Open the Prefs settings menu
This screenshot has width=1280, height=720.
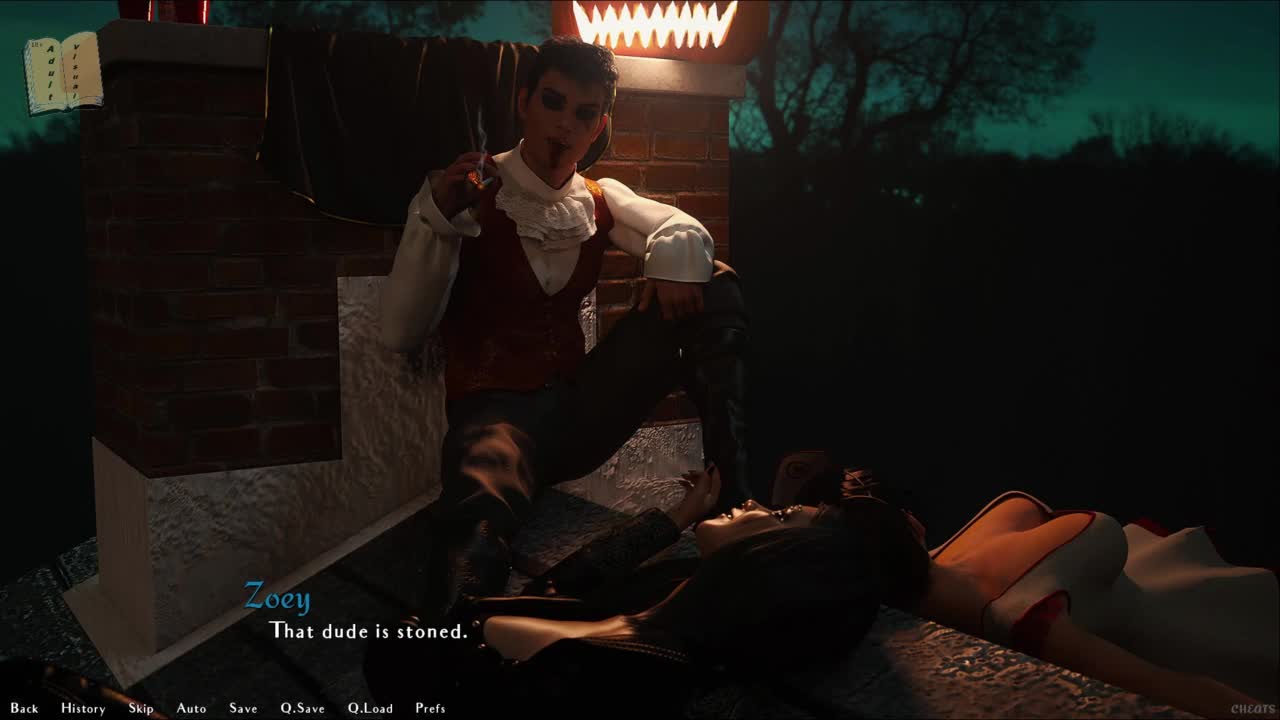(430, 708)
